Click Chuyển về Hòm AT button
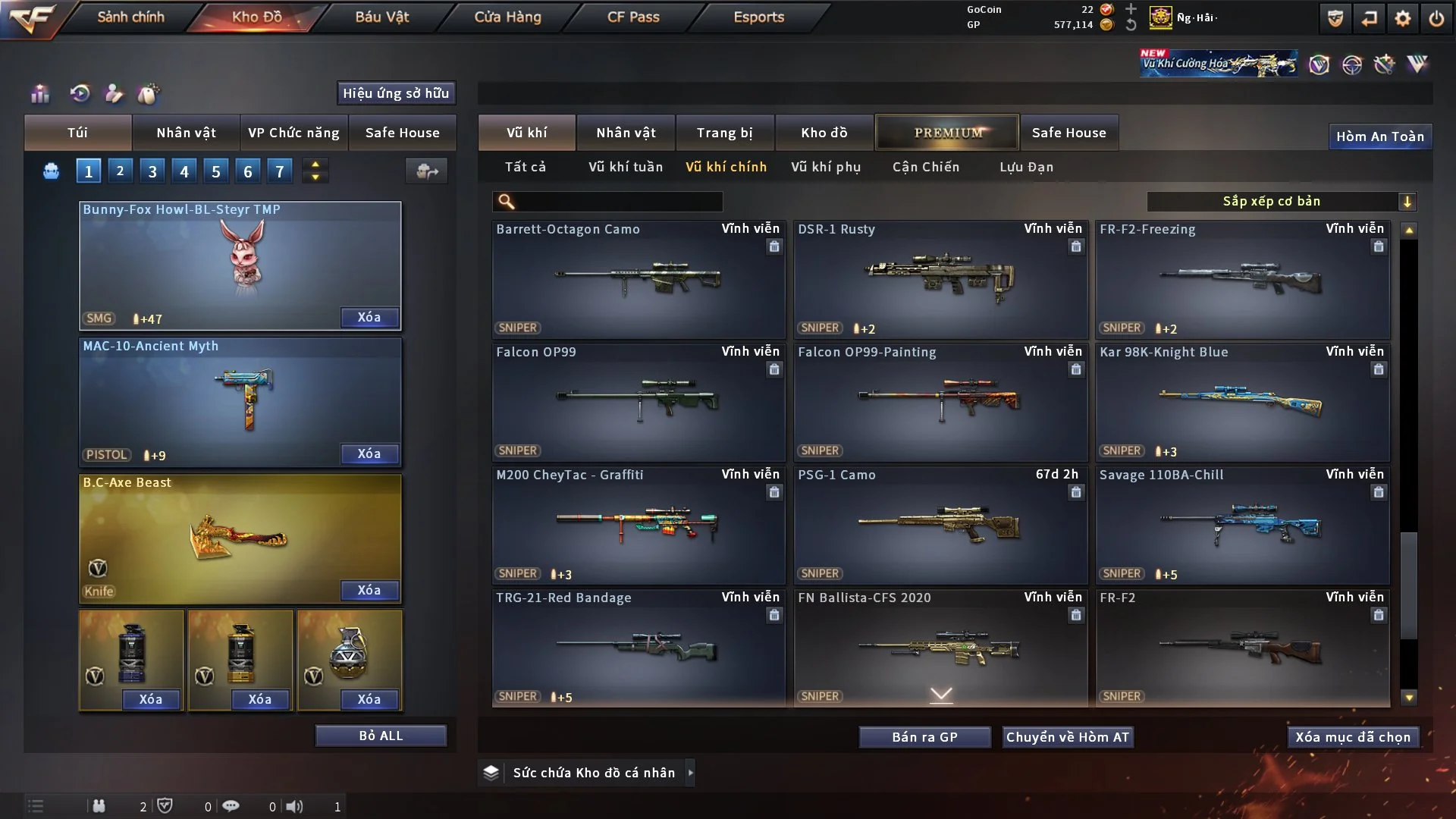 1068,737
